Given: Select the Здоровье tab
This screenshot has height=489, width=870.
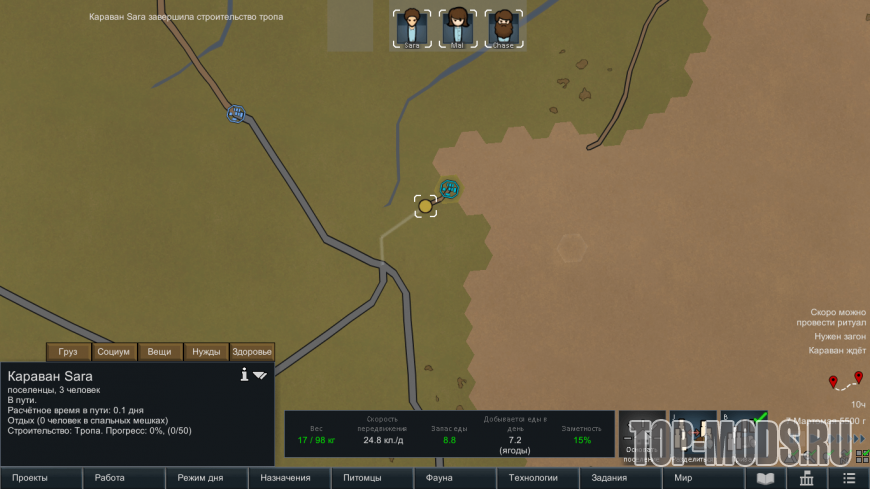Looking at the screenshot, I should 252,352.
